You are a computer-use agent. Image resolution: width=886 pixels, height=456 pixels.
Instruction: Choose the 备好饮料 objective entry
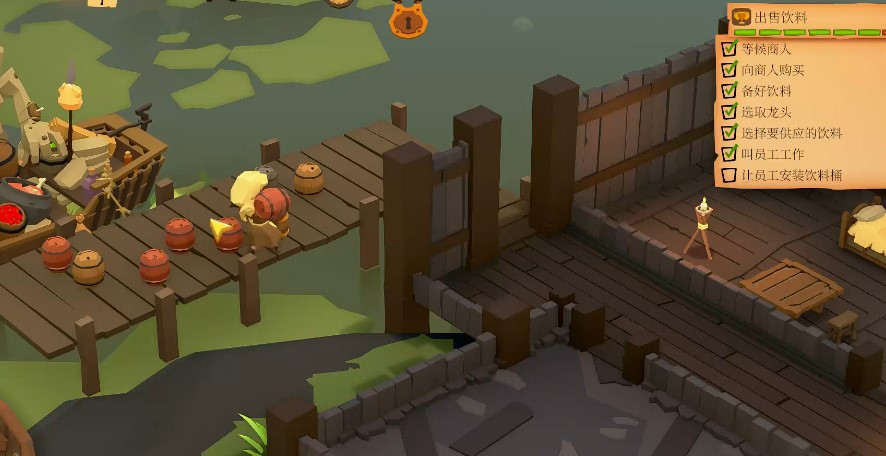pyautogui.click(x=766, y=90)
